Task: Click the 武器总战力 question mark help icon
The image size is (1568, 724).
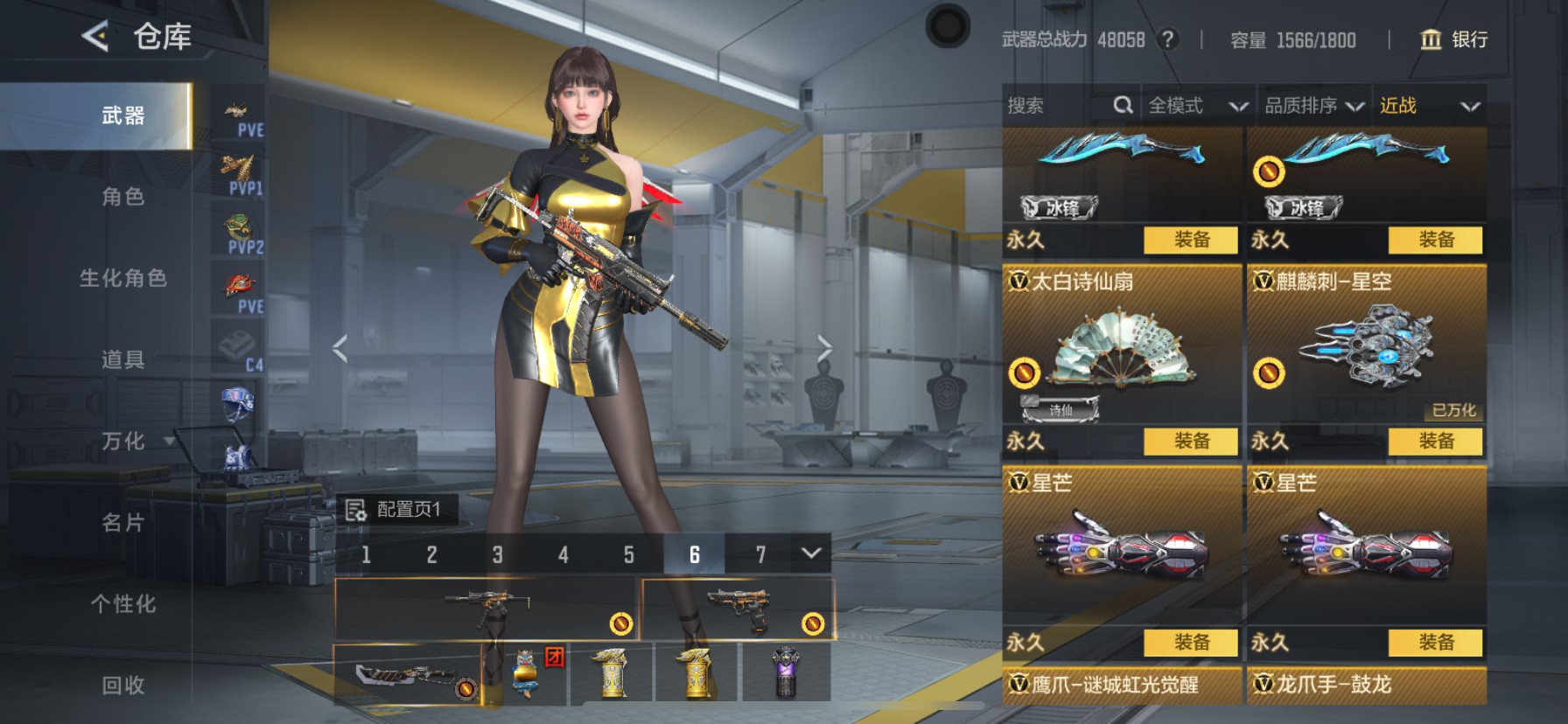Action: pos(1167,39)
